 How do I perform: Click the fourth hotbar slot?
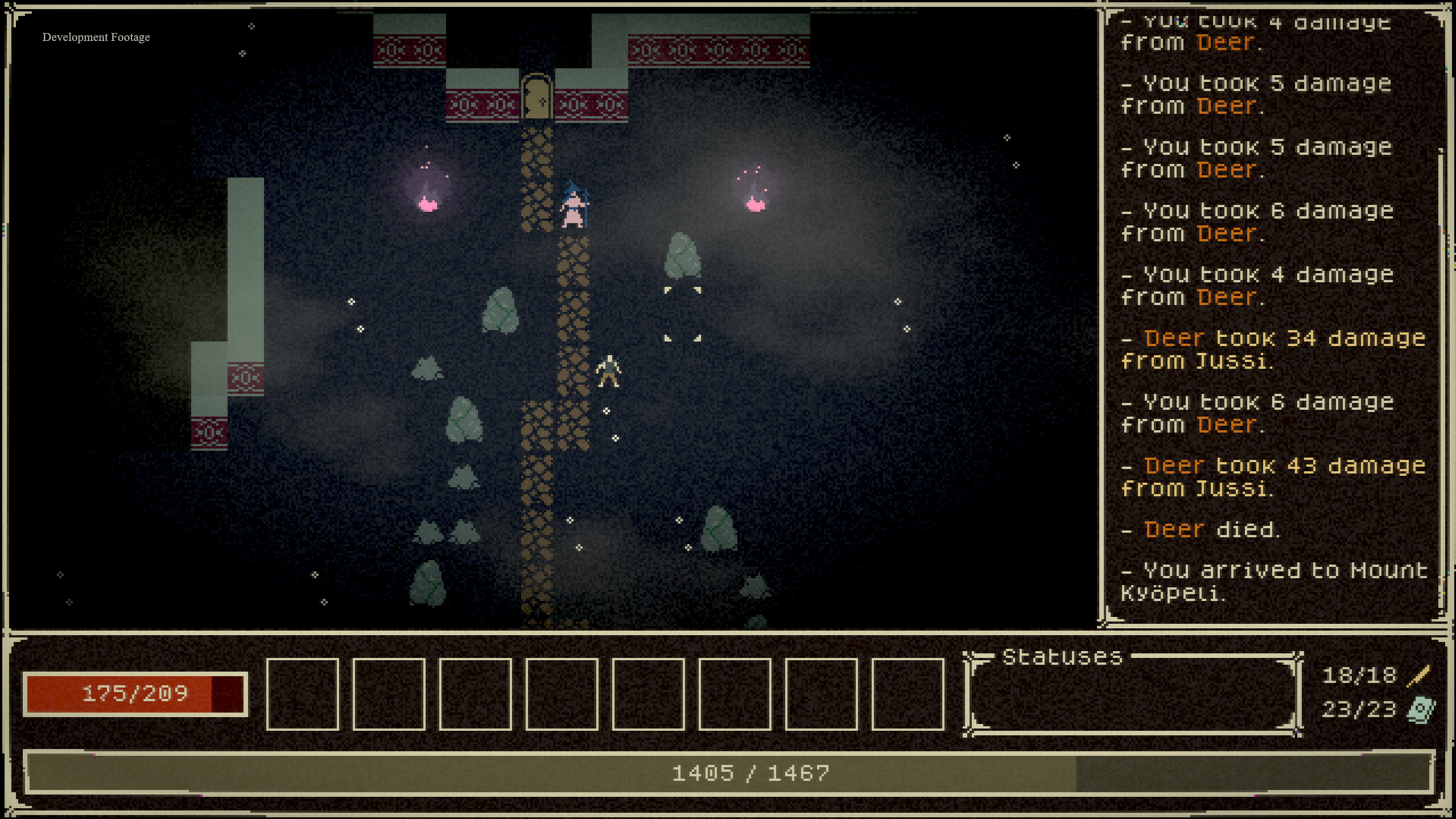coord(562,693)
